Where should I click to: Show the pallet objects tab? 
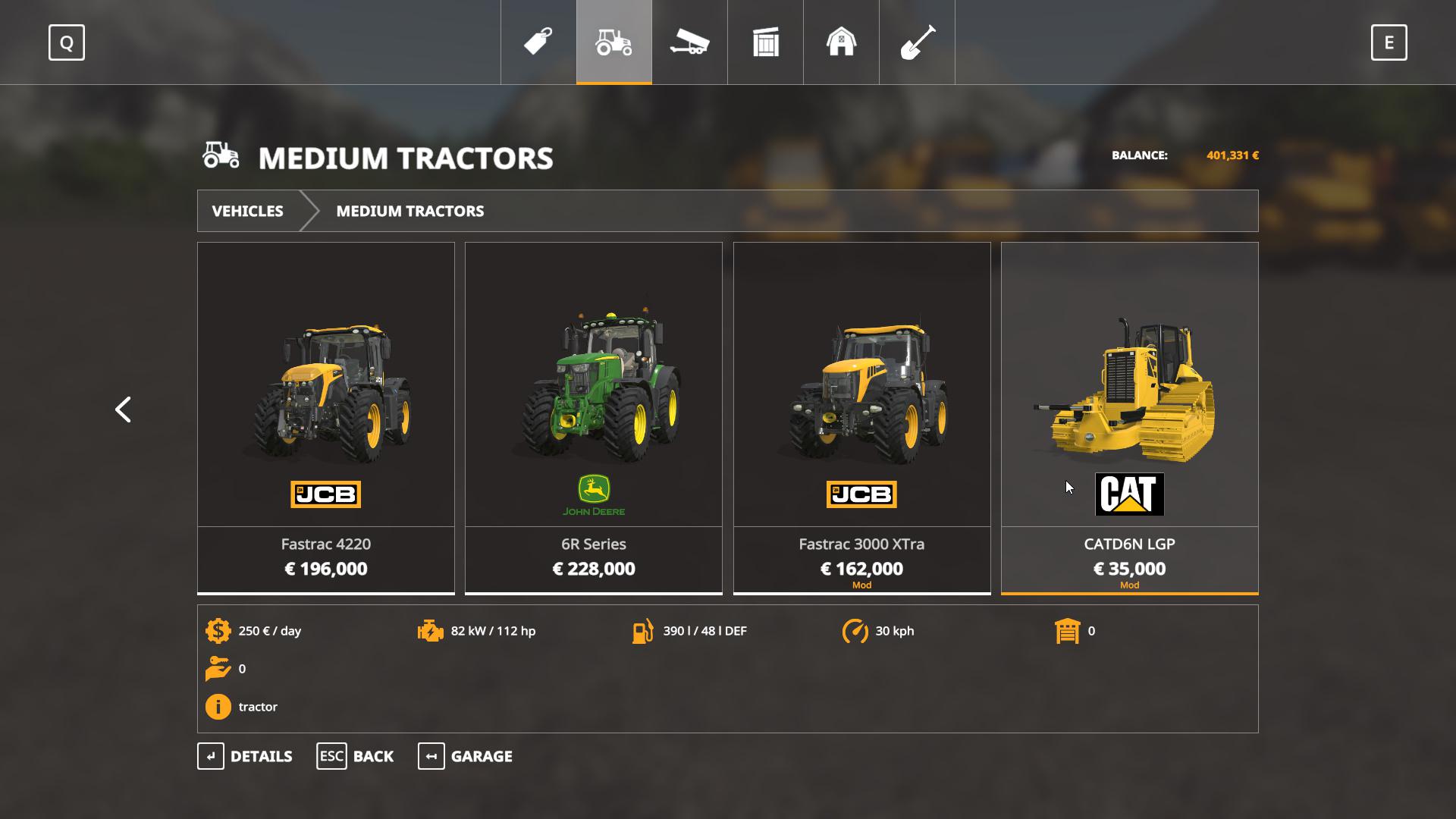point(766,42)
